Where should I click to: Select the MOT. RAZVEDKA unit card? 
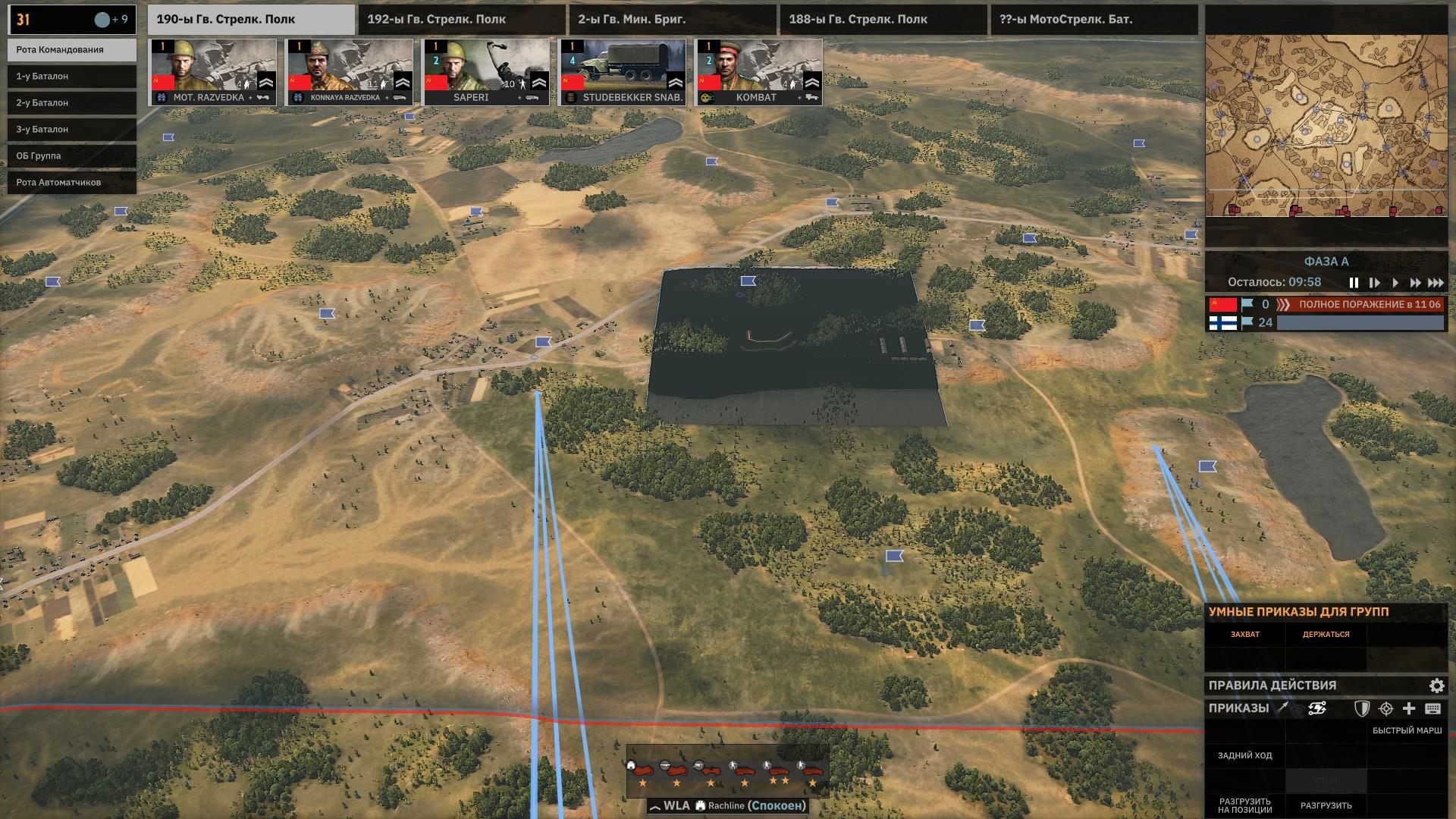[212, 72]
